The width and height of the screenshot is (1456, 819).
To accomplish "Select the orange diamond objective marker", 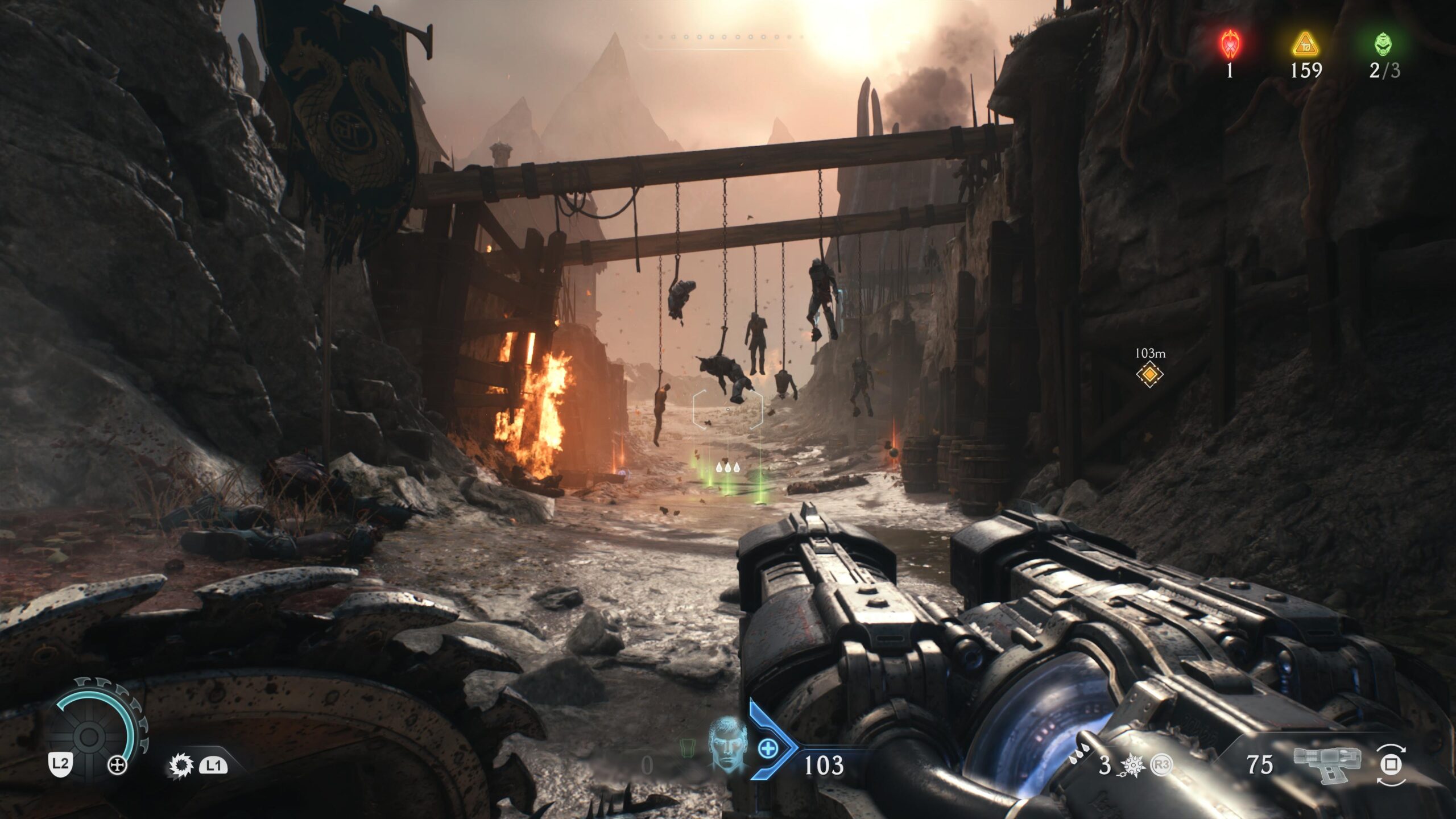I will (1149, 374).
